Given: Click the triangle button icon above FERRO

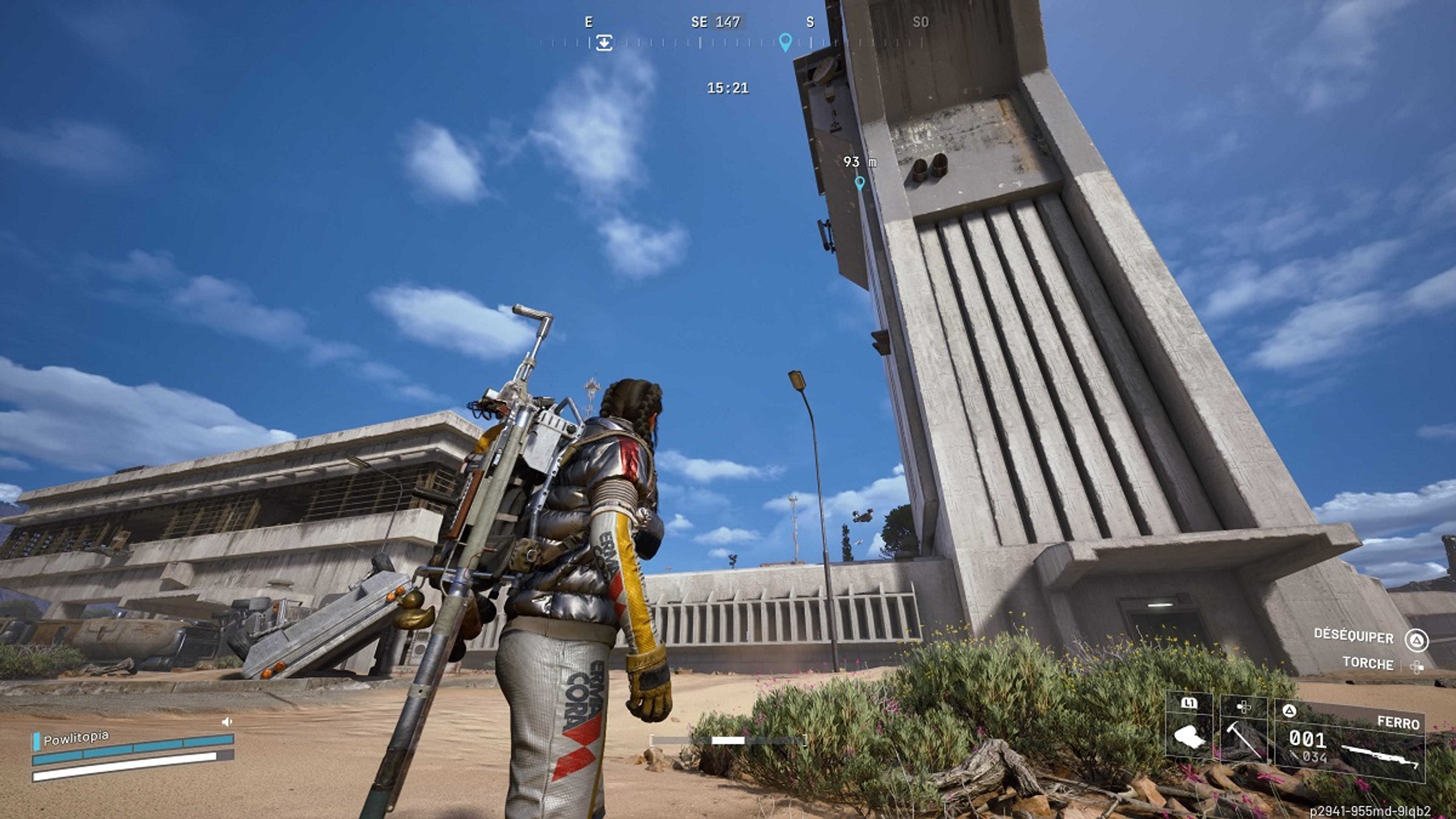Looking at the screenshot, I should [1290, 710].
